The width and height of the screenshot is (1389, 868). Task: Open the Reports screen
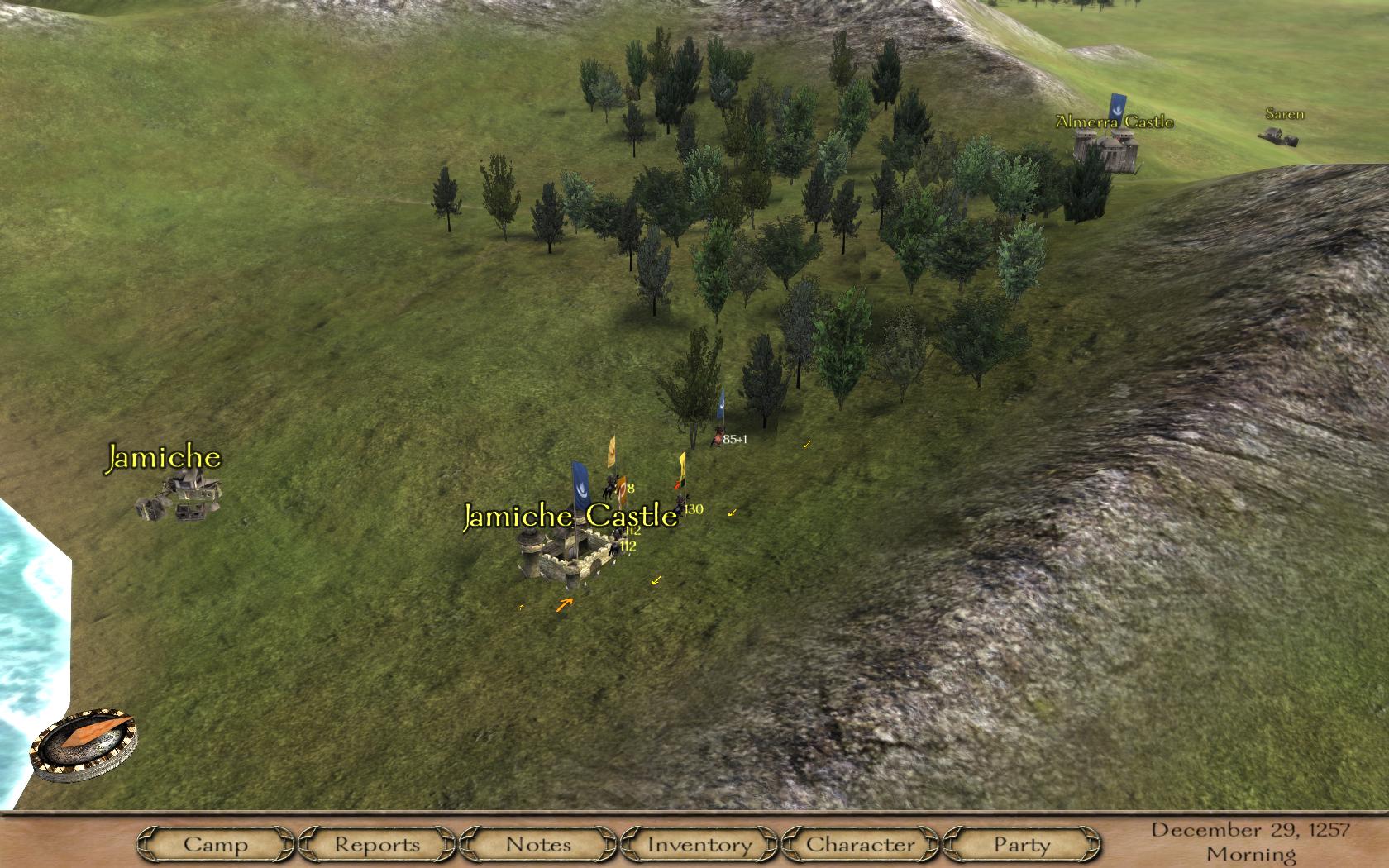click(377, 844)
